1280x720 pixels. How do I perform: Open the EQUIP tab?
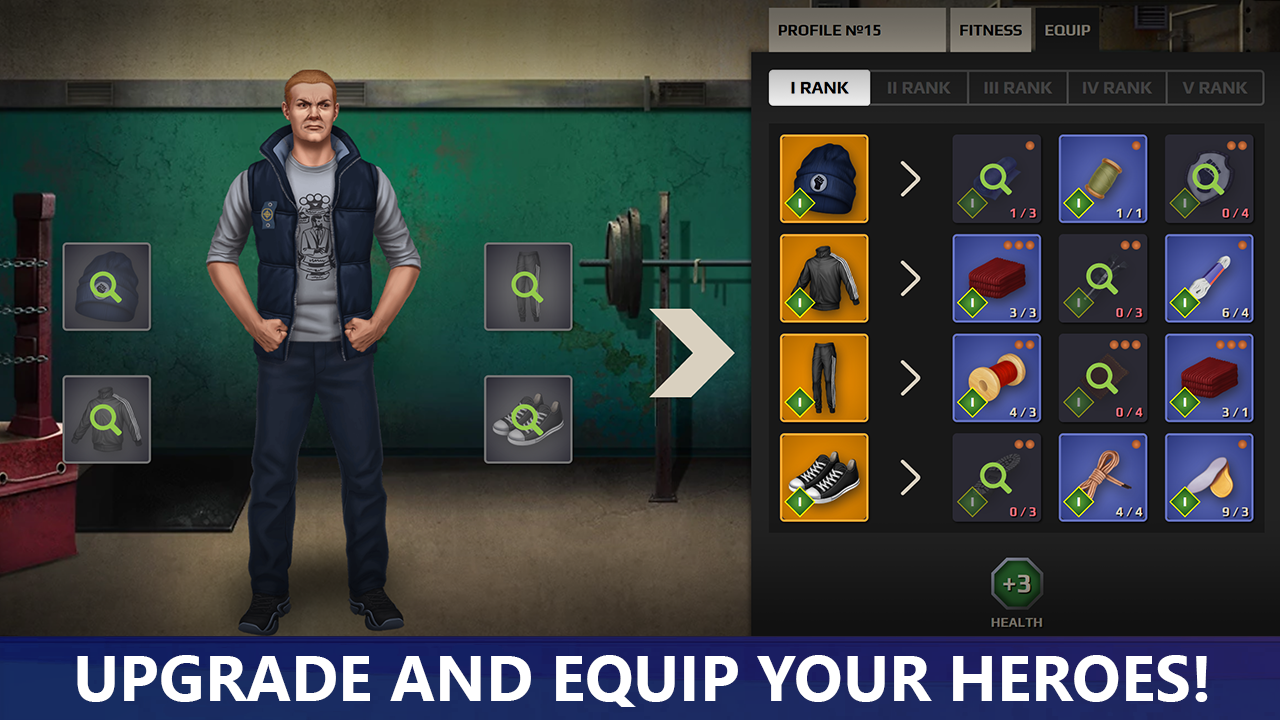coord(1066,30)
